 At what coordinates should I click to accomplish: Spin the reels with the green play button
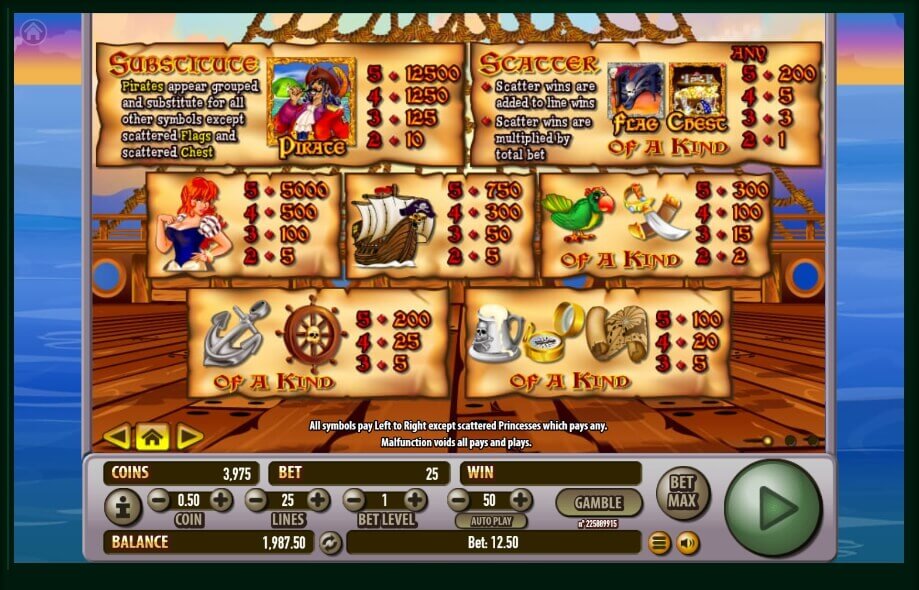click(x=772, y=508)
